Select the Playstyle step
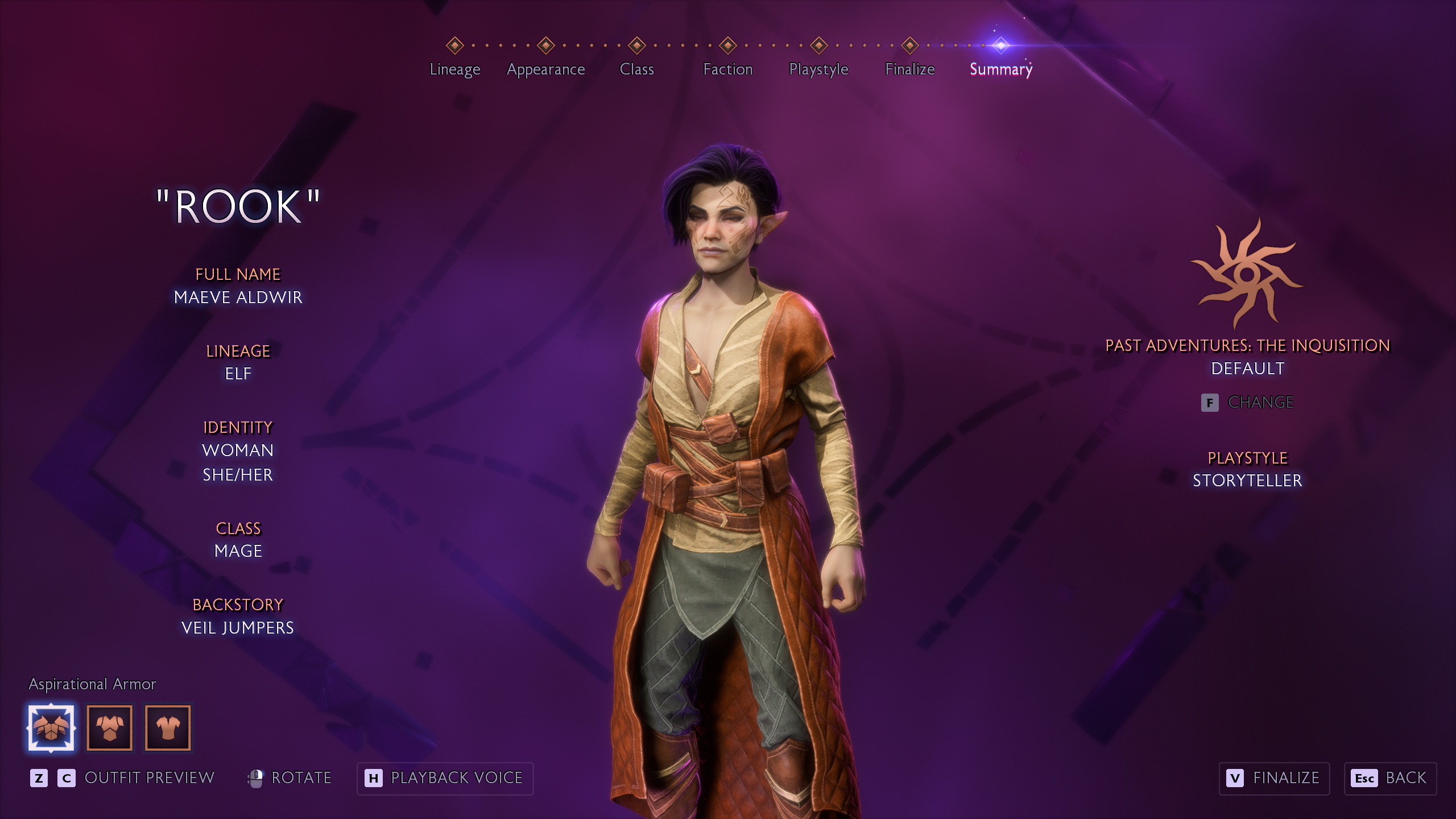The height and width of the screenshot is (819, 1456). point(818,69)
